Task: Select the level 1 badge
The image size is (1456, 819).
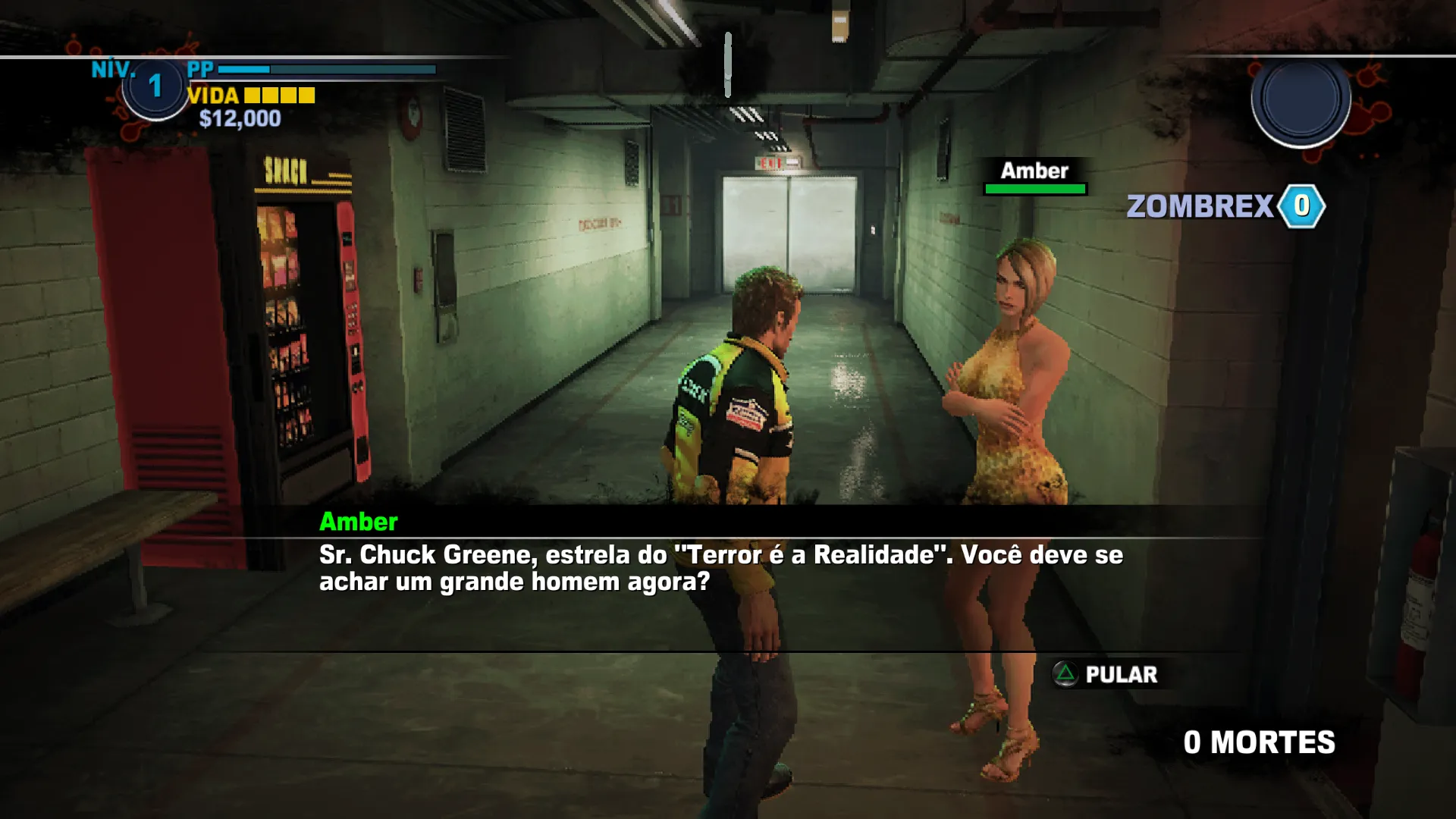Action: [x=155, y=86]
